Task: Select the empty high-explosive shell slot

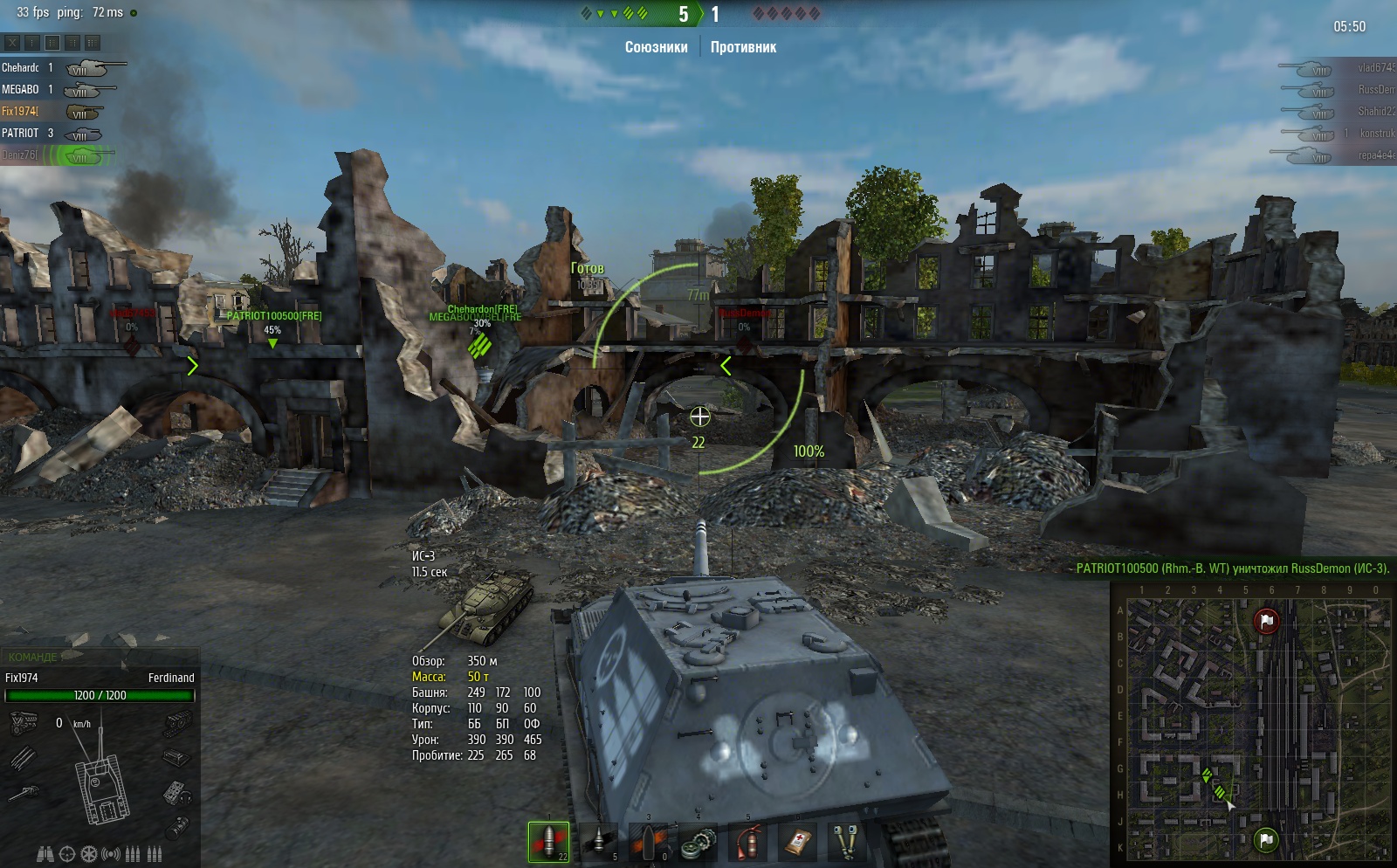Action: 649,842
